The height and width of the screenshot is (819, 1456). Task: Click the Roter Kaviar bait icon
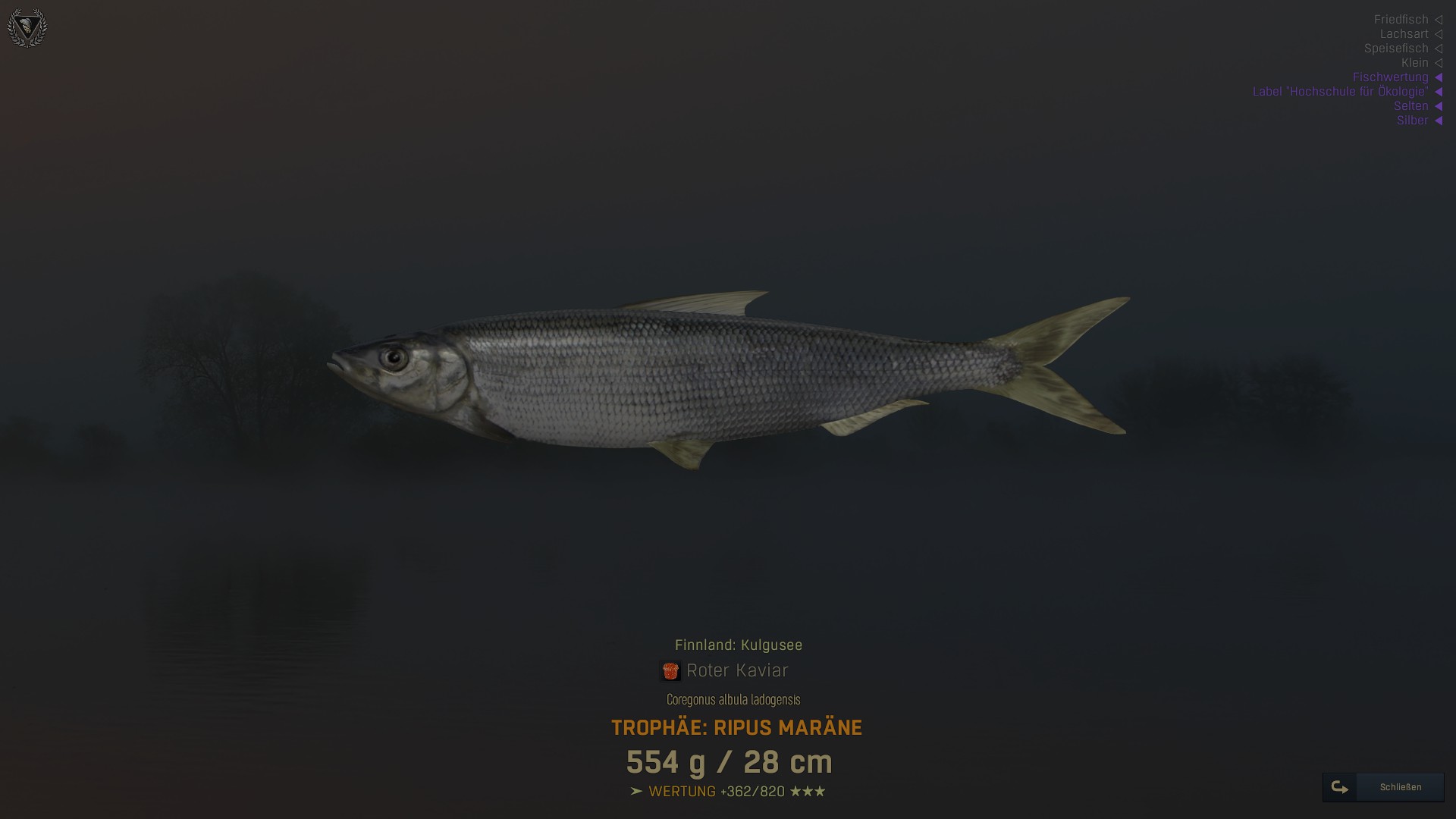click(670, 671)
